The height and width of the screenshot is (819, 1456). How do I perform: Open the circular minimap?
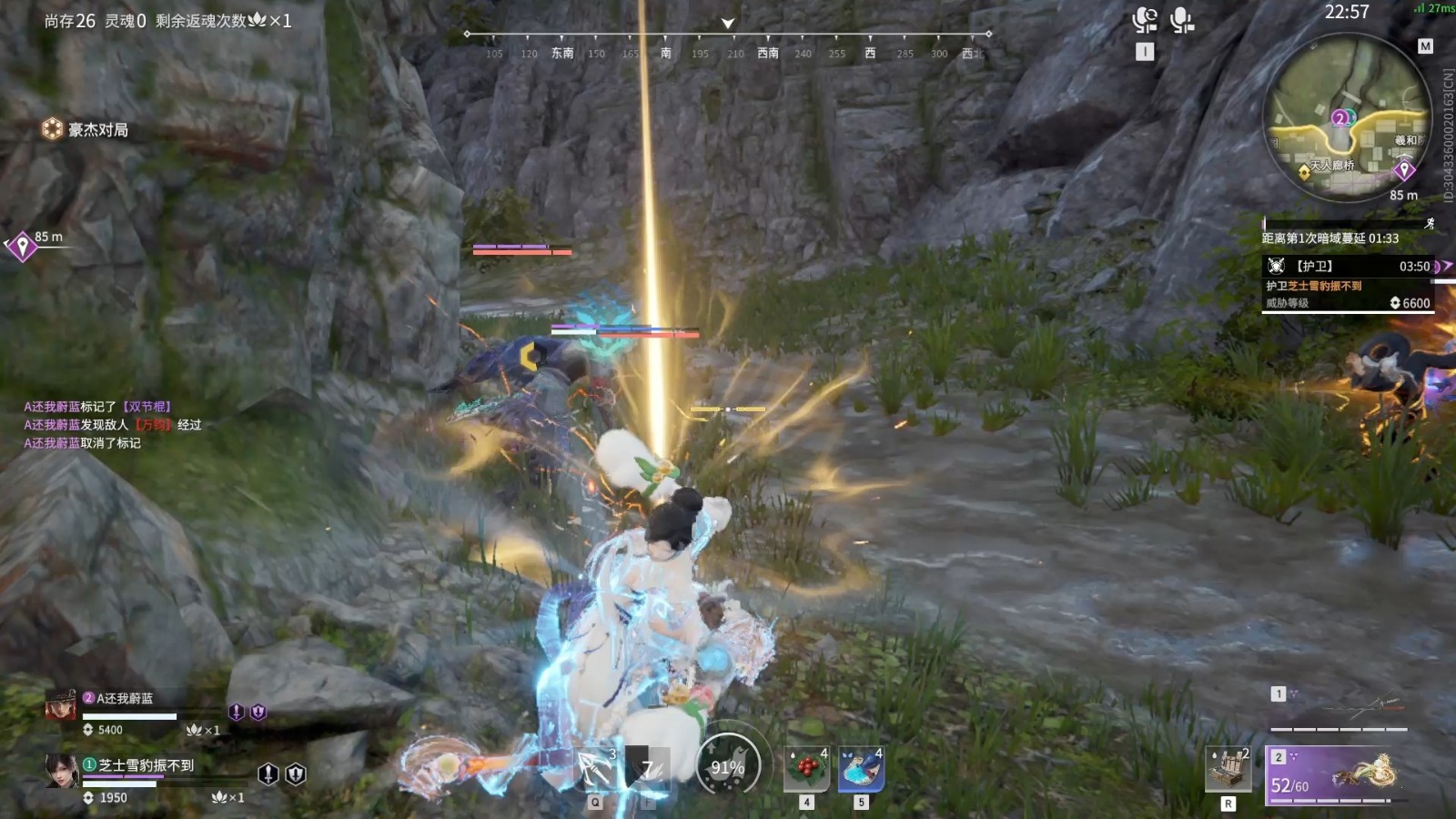[x=1348, y=116]
